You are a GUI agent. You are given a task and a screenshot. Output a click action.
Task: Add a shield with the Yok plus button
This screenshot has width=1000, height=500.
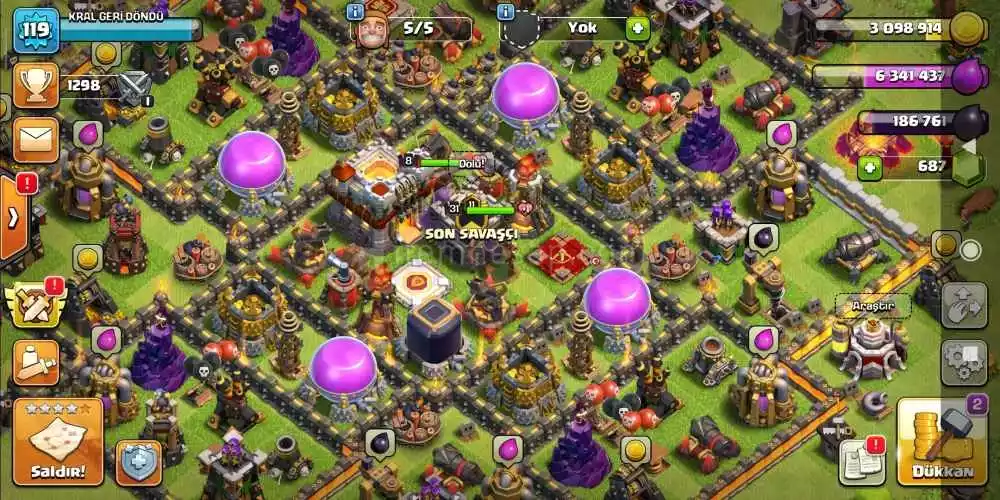(x=637, y=28)
